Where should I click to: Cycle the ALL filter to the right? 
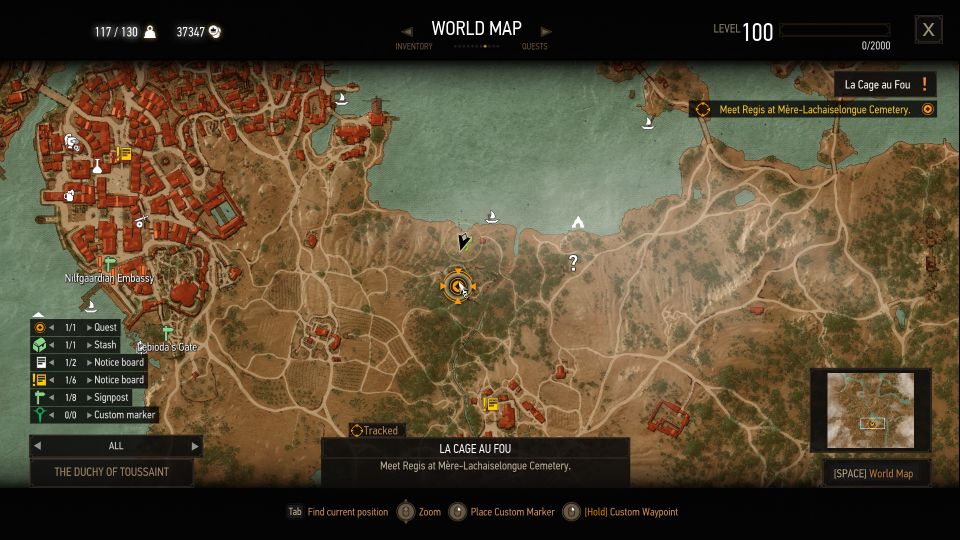195,446
